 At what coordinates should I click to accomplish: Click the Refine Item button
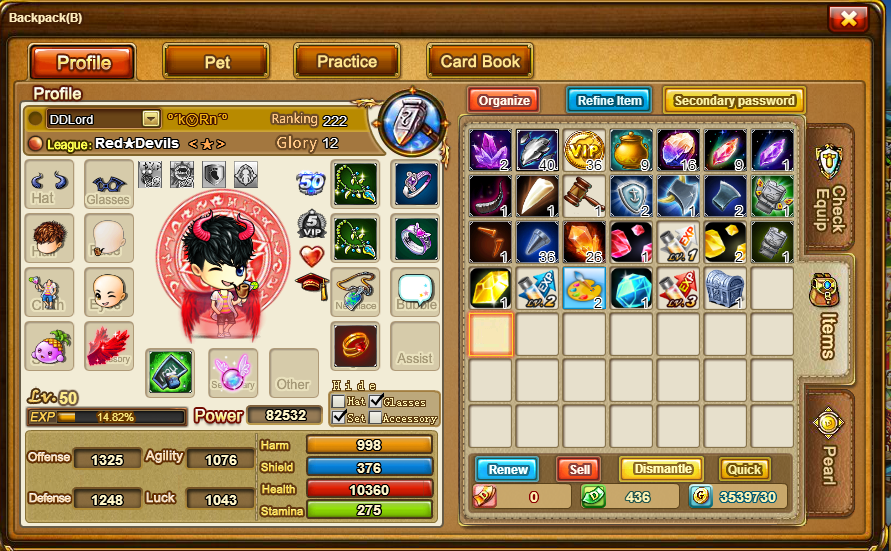tap(609, 100)
